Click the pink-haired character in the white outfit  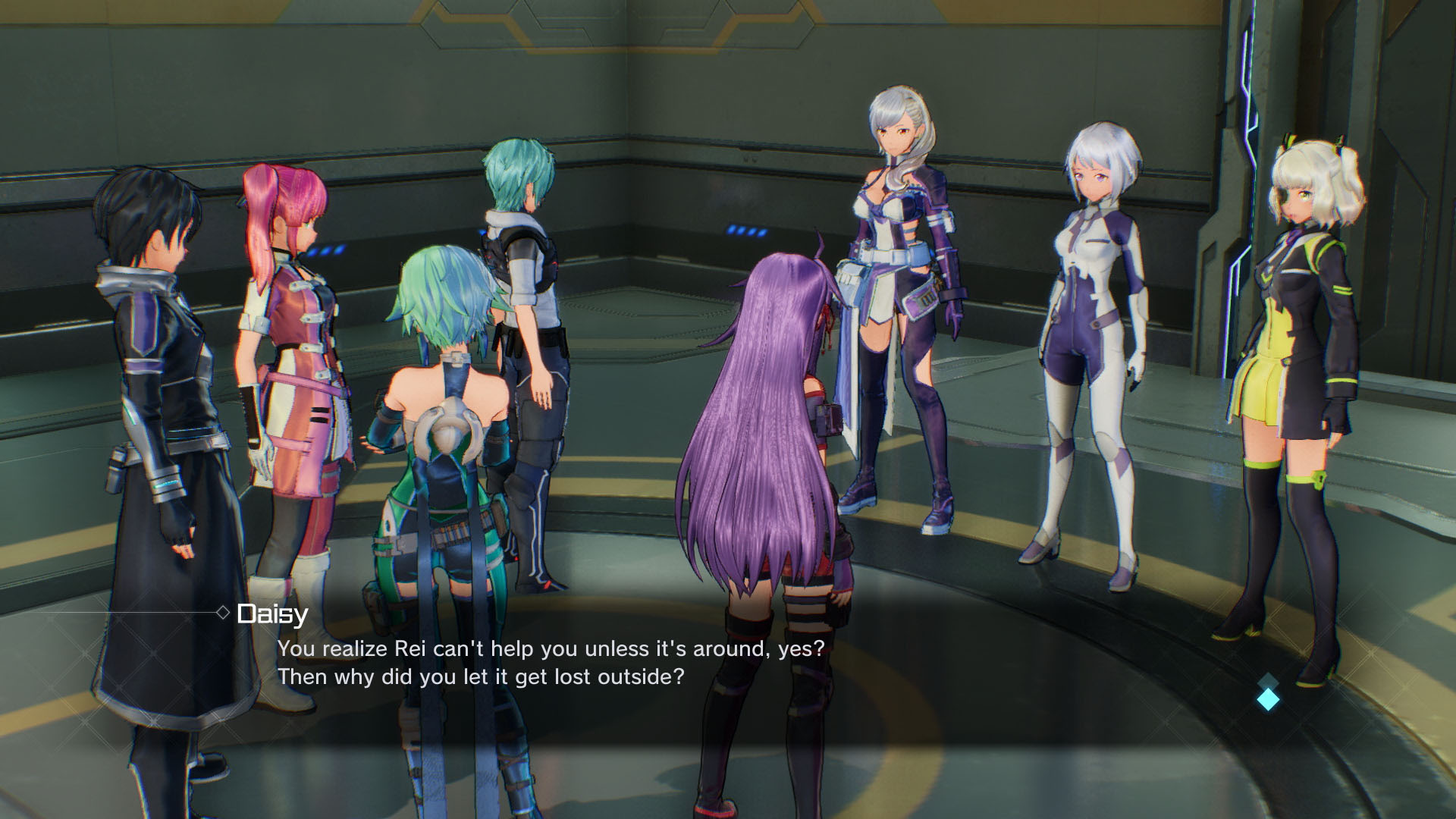point(296,341)
